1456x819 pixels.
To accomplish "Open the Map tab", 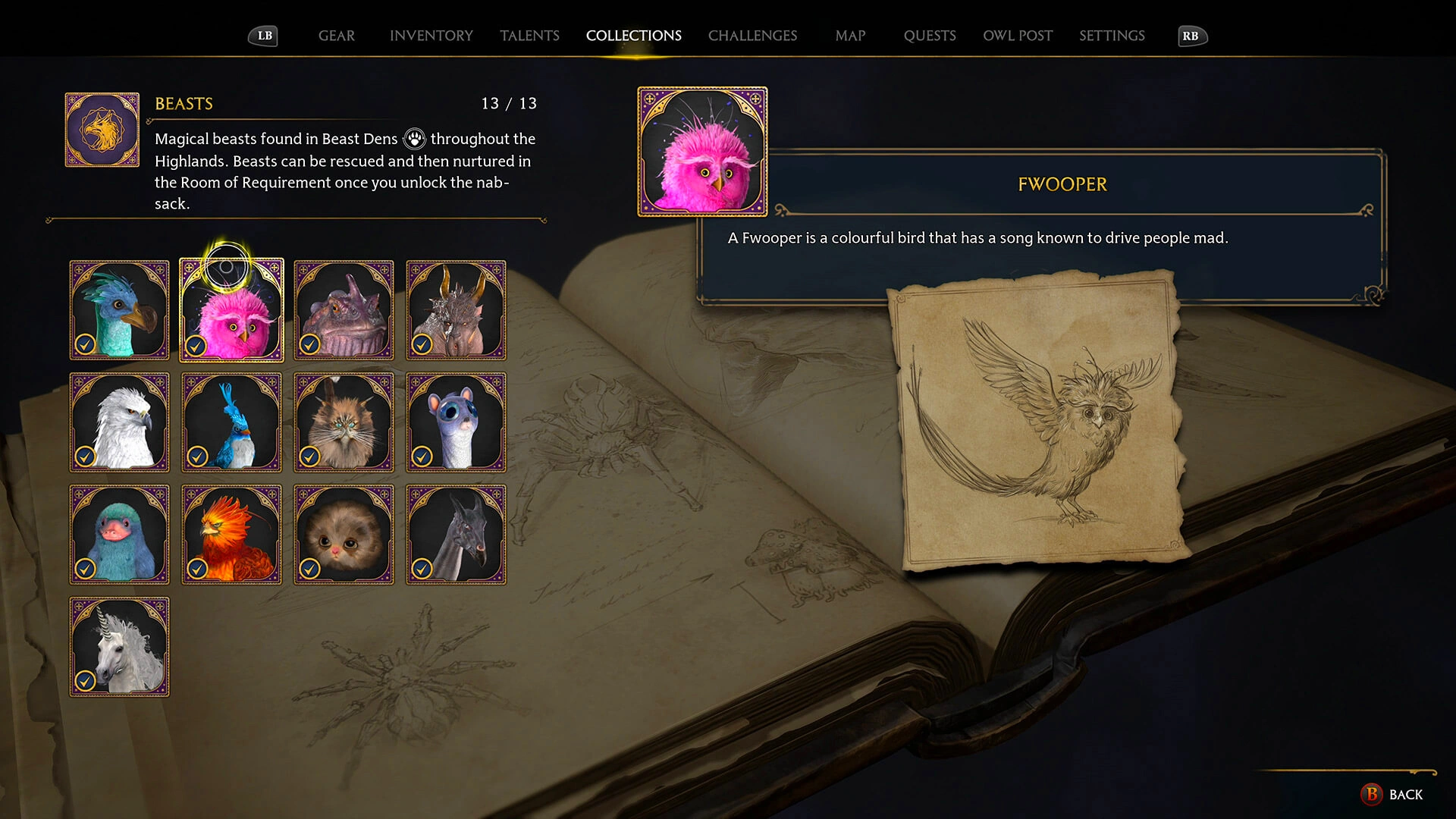I will point(850,36).
